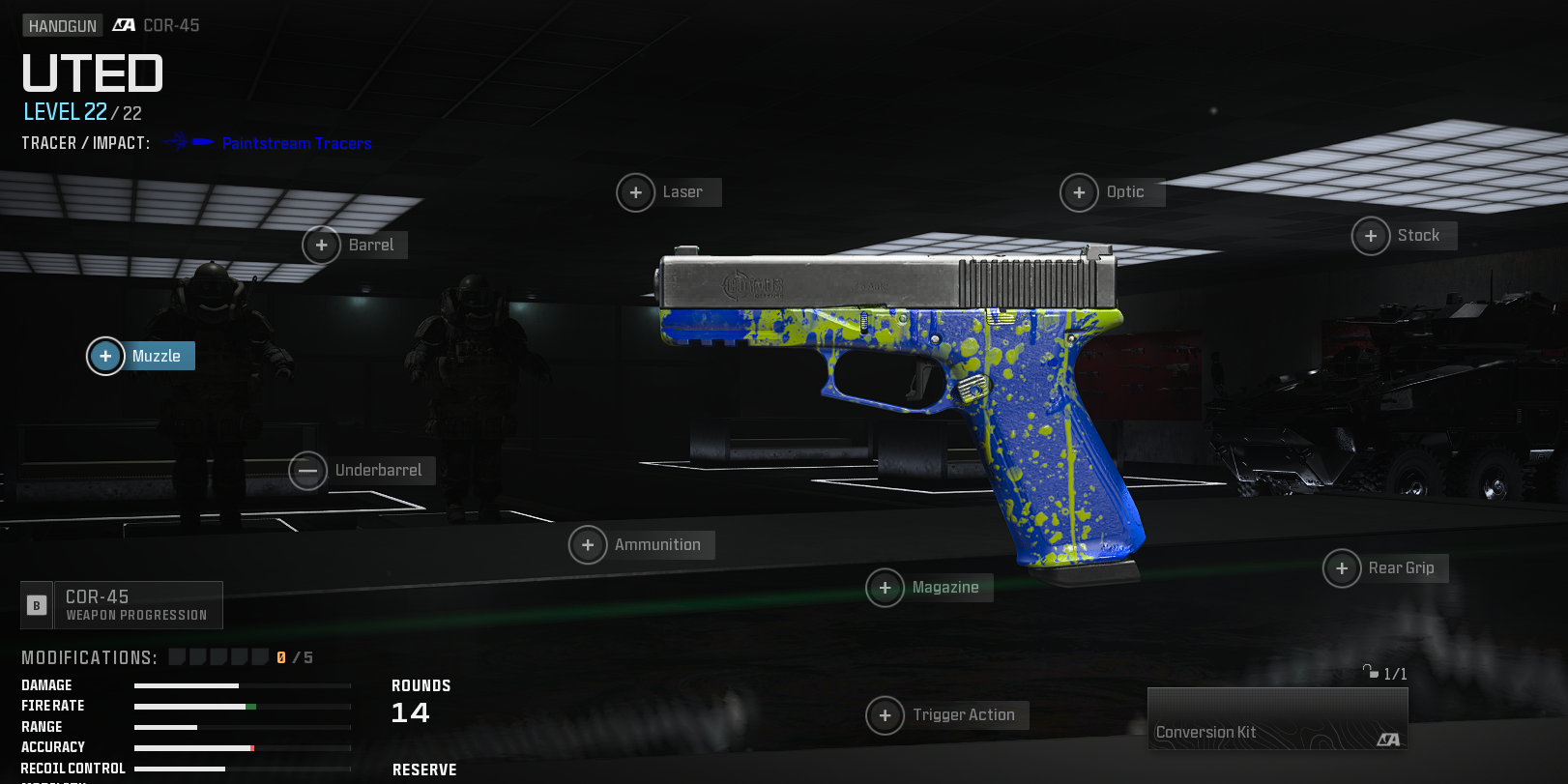
Task: Click the locked Underbarrel slot
Action: pyautogui.click(x=363, y=471)
